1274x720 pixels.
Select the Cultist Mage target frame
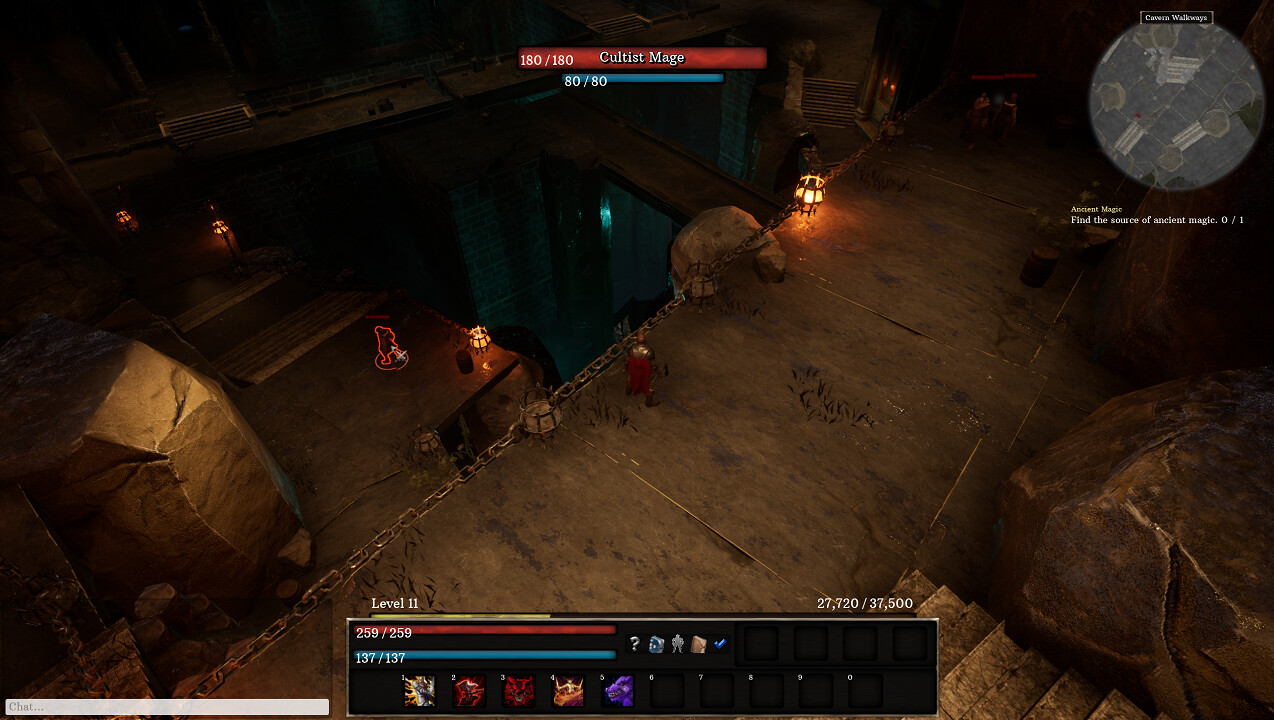[642, 58]
